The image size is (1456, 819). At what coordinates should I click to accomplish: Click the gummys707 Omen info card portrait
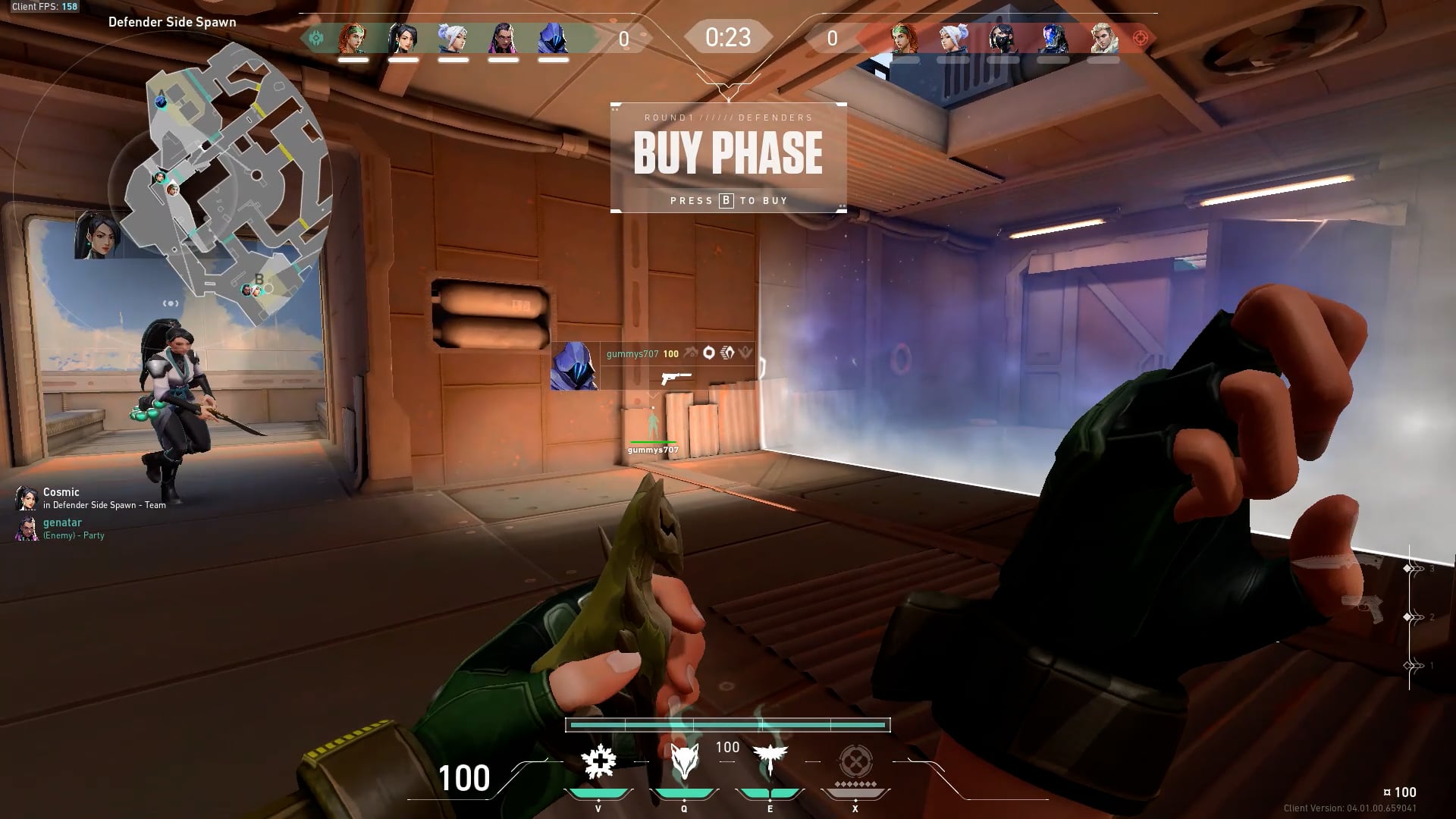[575, 366]
